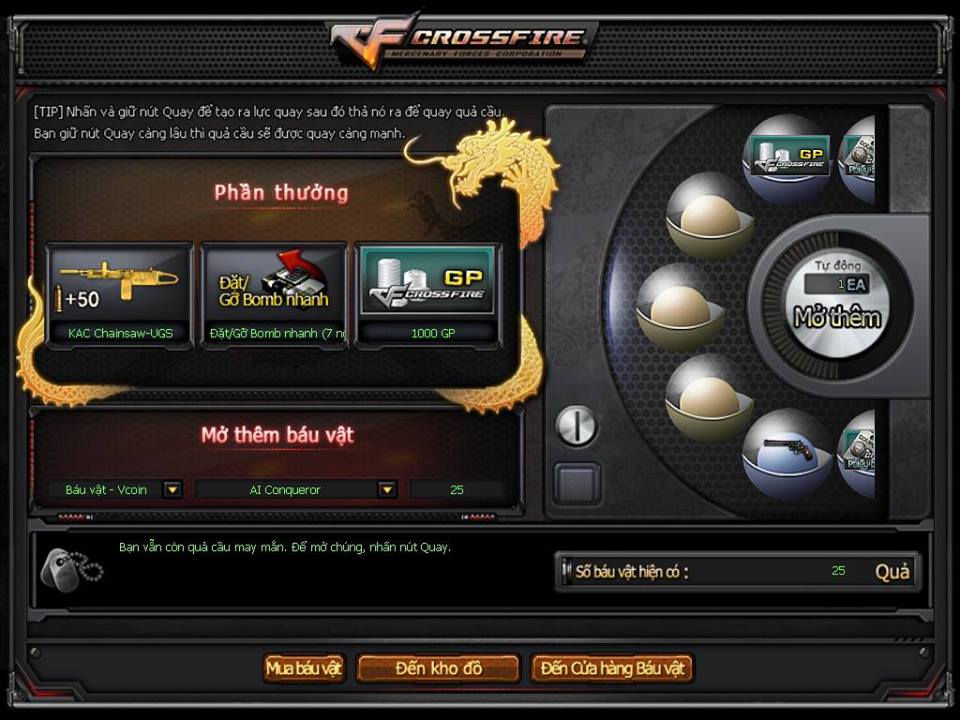Open the Mua báu vật purchase button
The image size is (960, 720).
click(x=304, y=668)
